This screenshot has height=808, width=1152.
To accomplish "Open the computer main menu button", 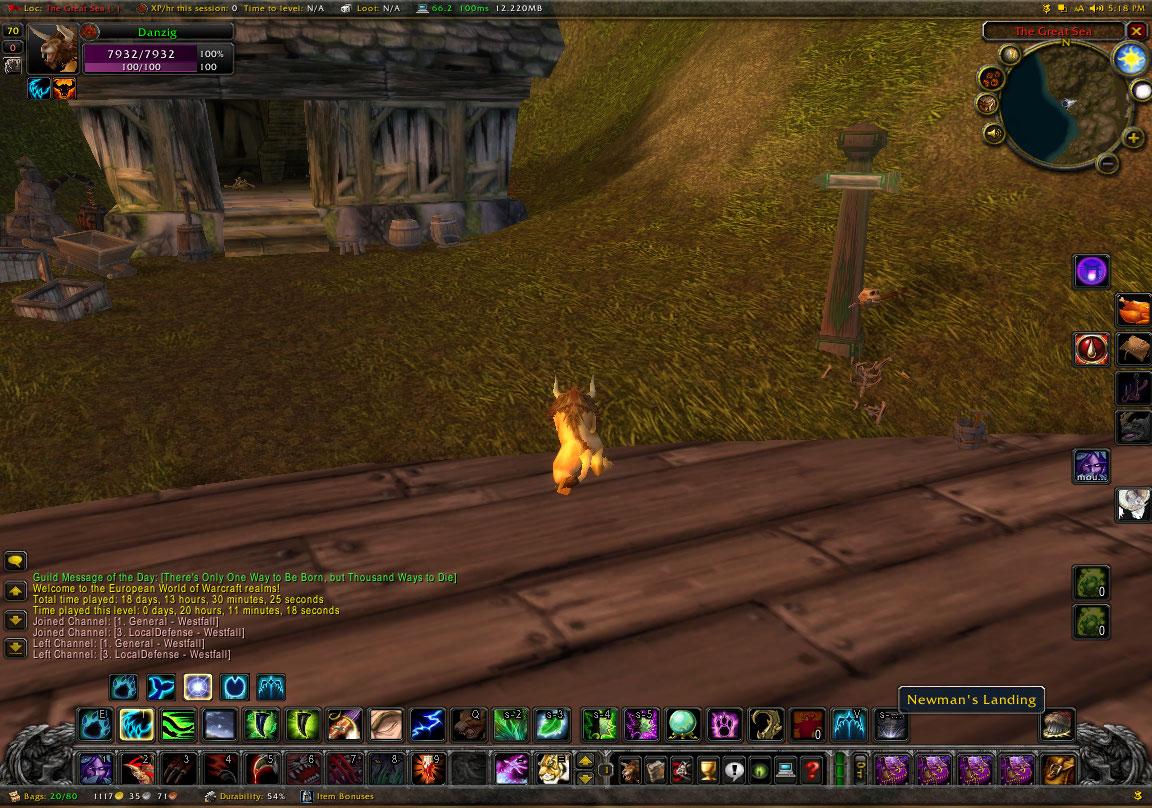I will 786,770.
